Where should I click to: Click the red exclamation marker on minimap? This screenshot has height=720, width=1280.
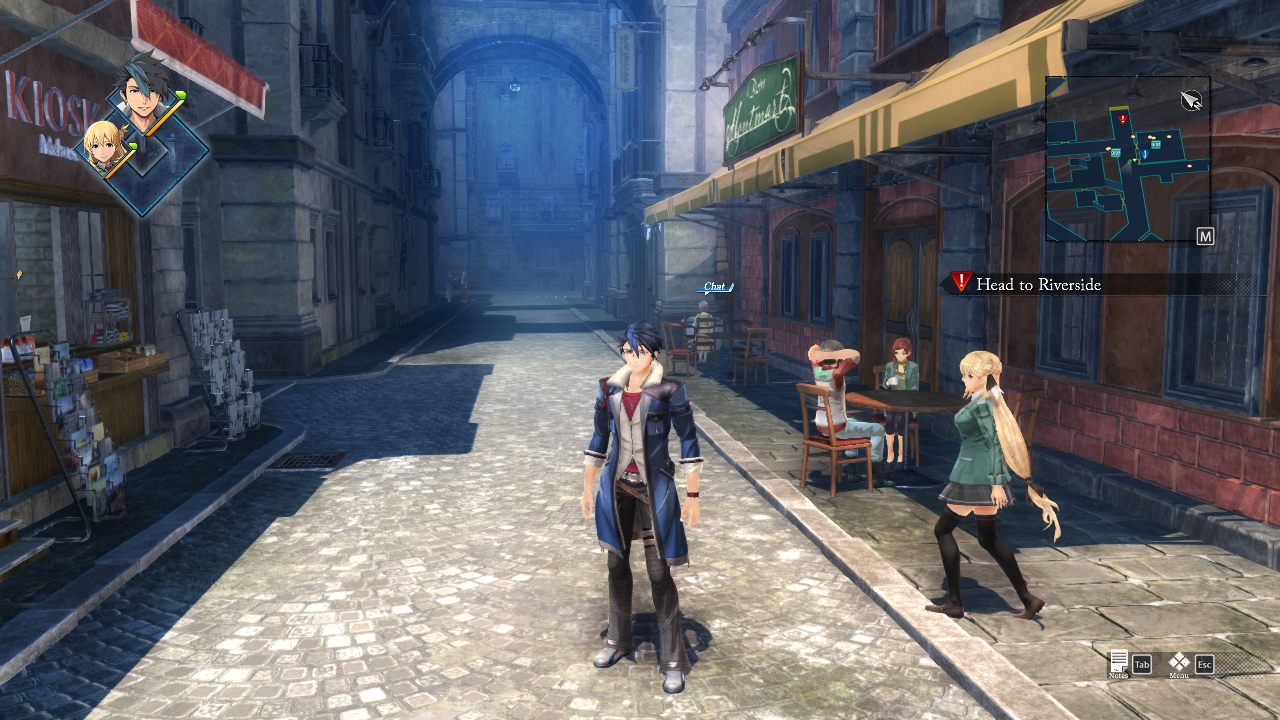point(1123,119)
